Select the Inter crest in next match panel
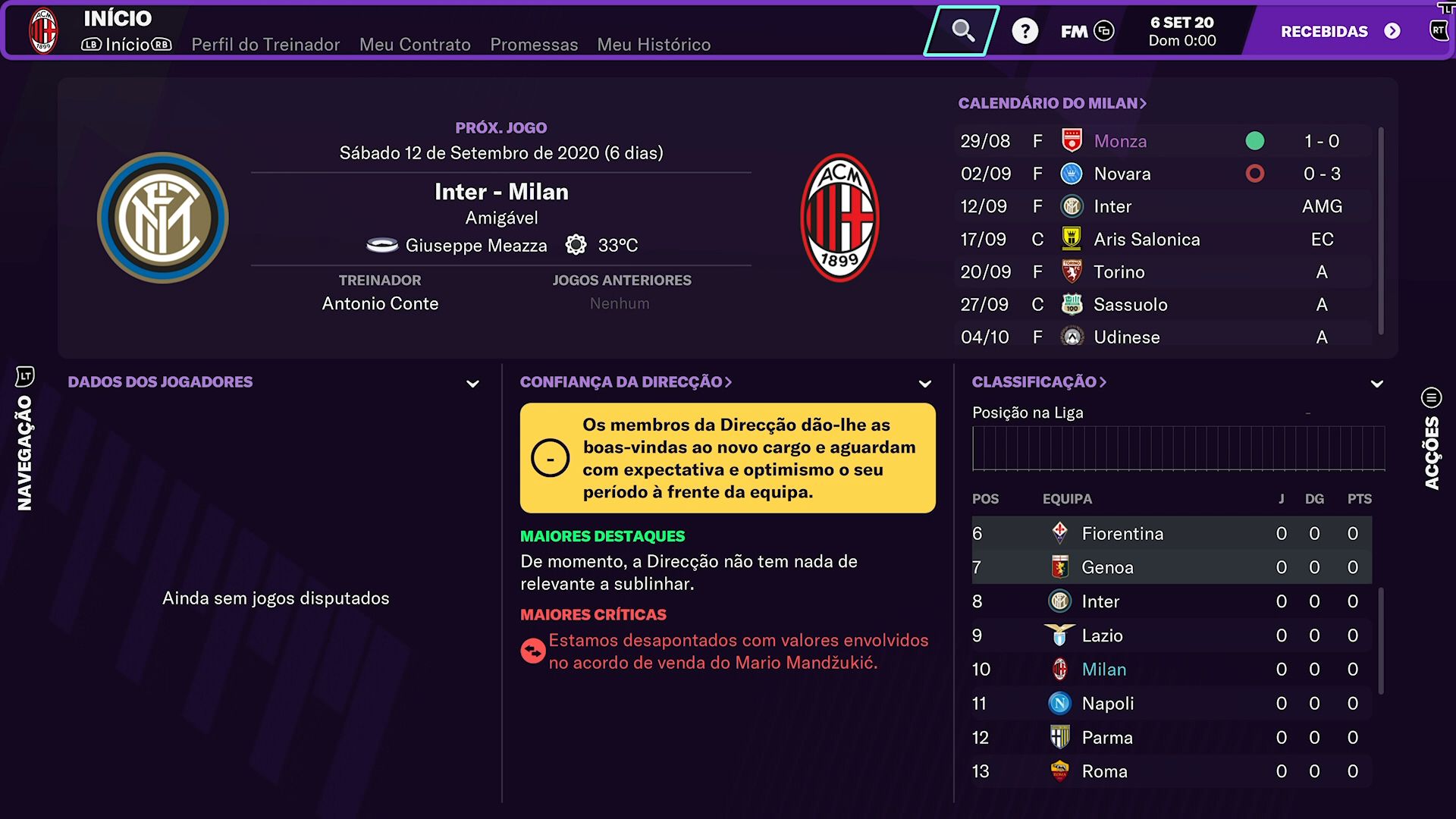Viewport: 1456px width, 819px height. [162, 218]
